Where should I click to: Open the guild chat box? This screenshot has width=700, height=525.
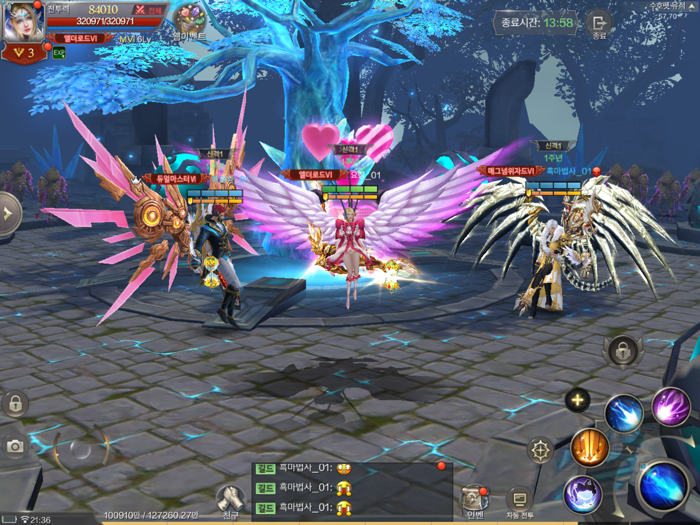click(350, 489)
